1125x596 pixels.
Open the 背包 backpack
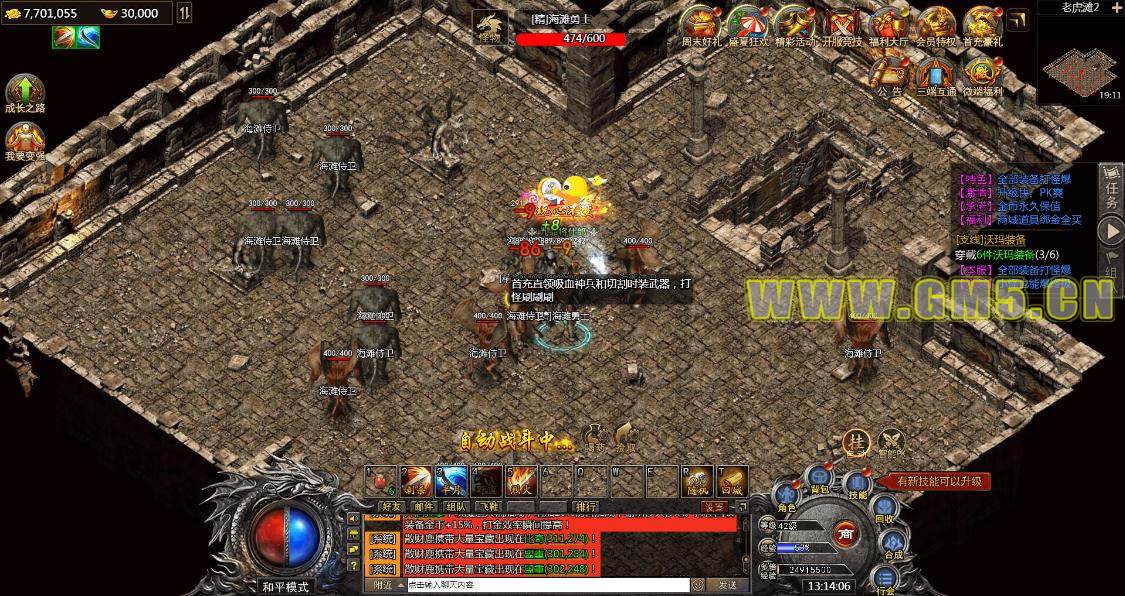pos(820,479)
